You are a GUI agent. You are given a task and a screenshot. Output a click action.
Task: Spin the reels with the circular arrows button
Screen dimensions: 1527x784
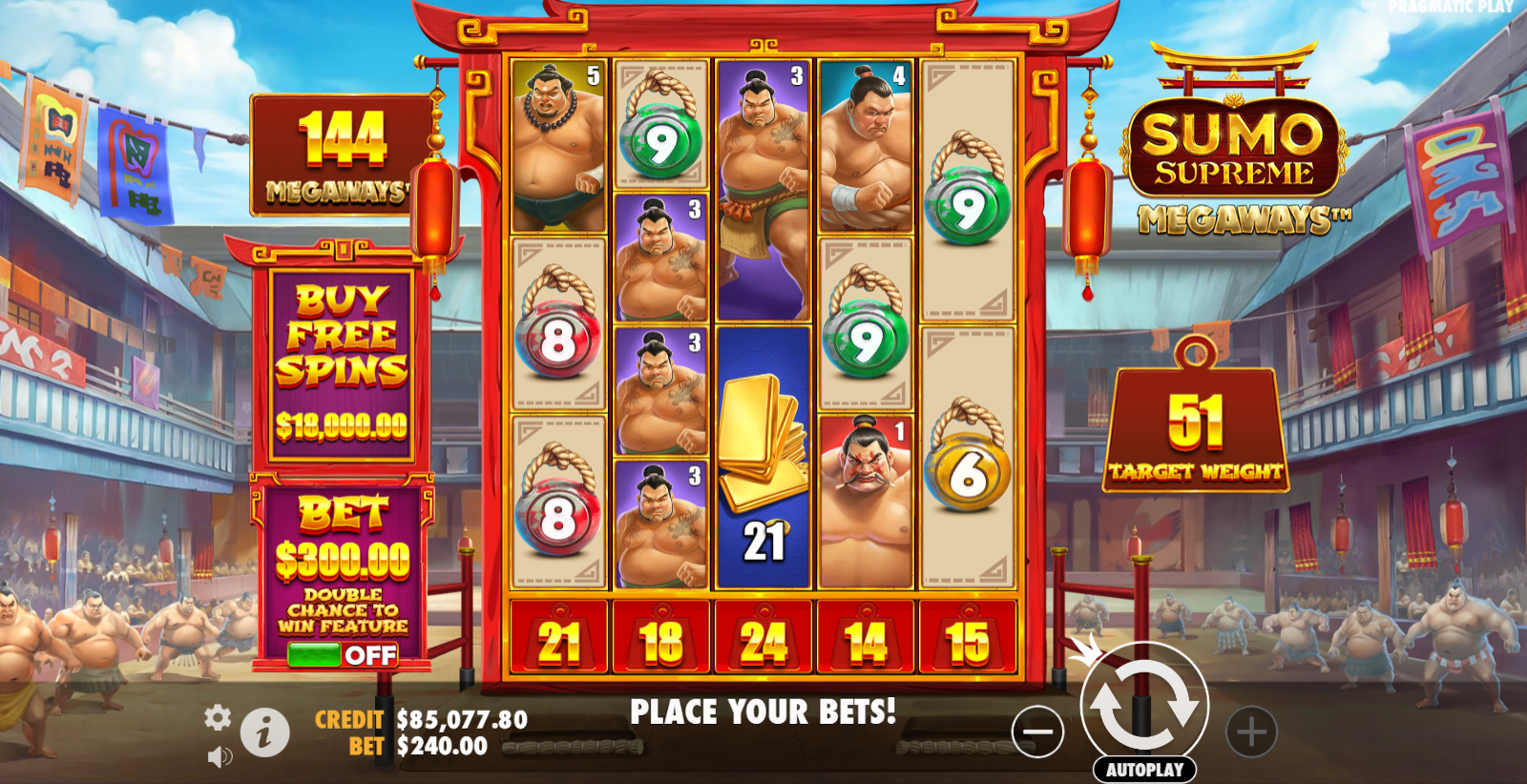[x=1143, y=706]
